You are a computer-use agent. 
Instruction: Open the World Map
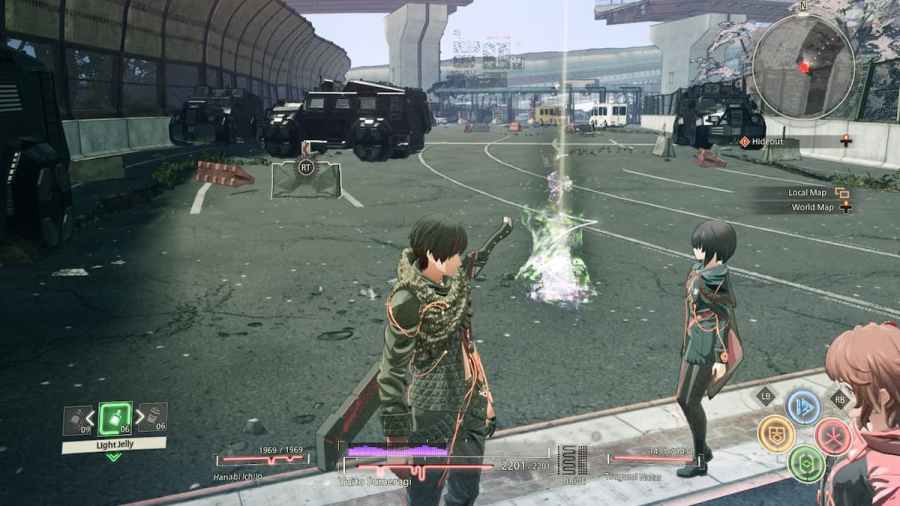pos(811,207)
